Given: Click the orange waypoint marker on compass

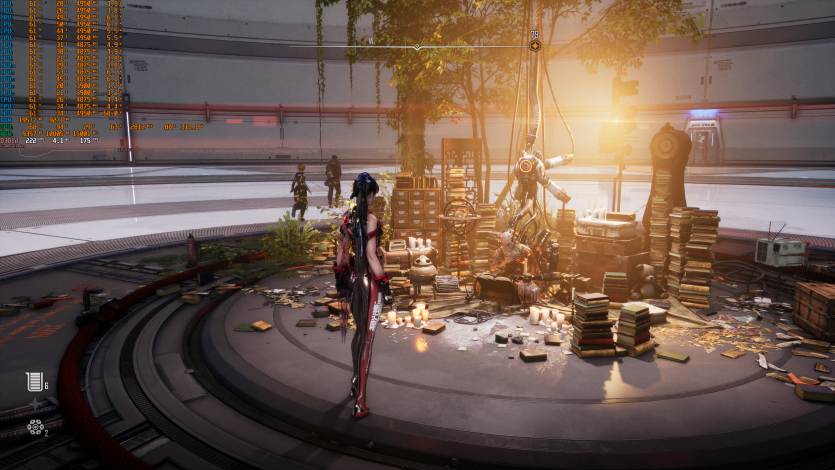Looking at the screenshot, I should coord(535,45).
